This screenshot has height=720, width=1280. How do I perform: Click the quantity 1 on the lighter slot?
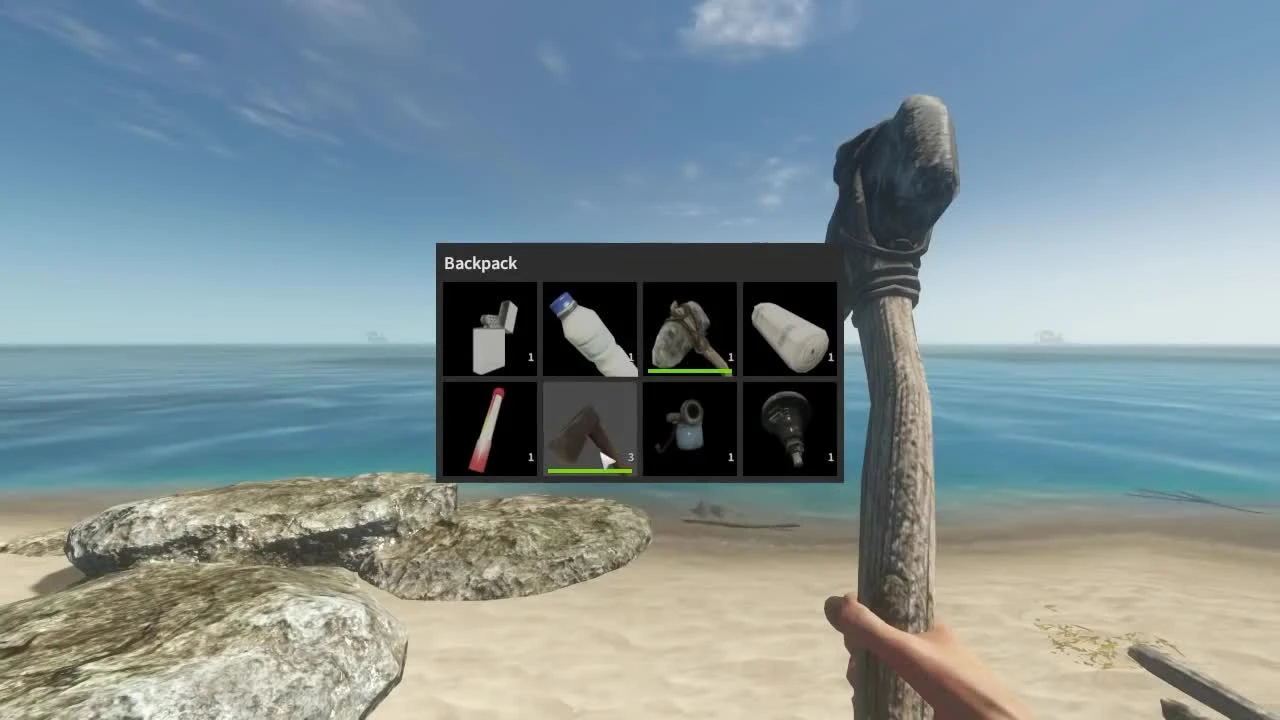click(x=530, y=357)
